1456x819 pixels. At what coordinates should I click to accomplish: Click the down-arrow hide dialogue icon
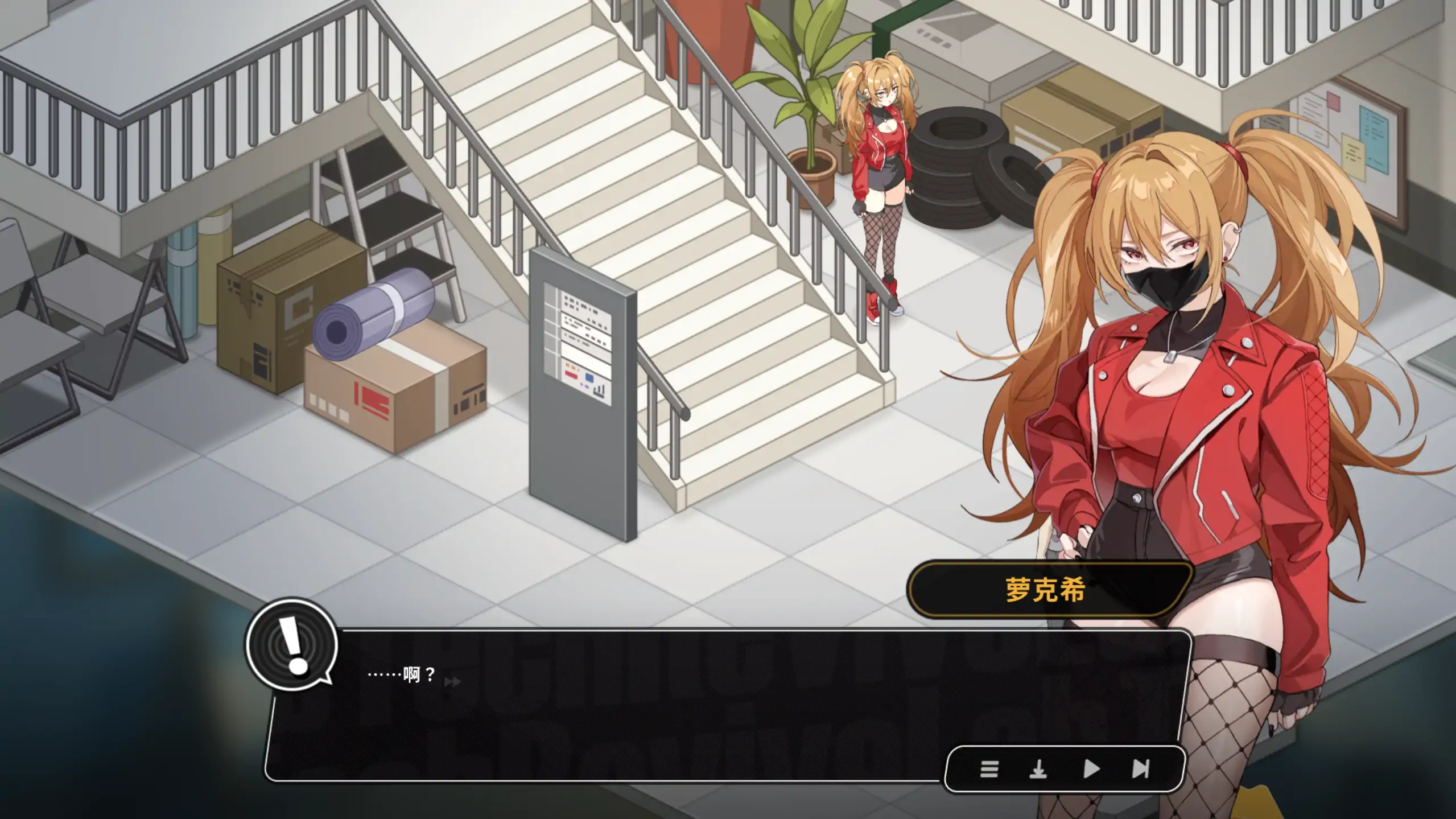point(1038,769)
